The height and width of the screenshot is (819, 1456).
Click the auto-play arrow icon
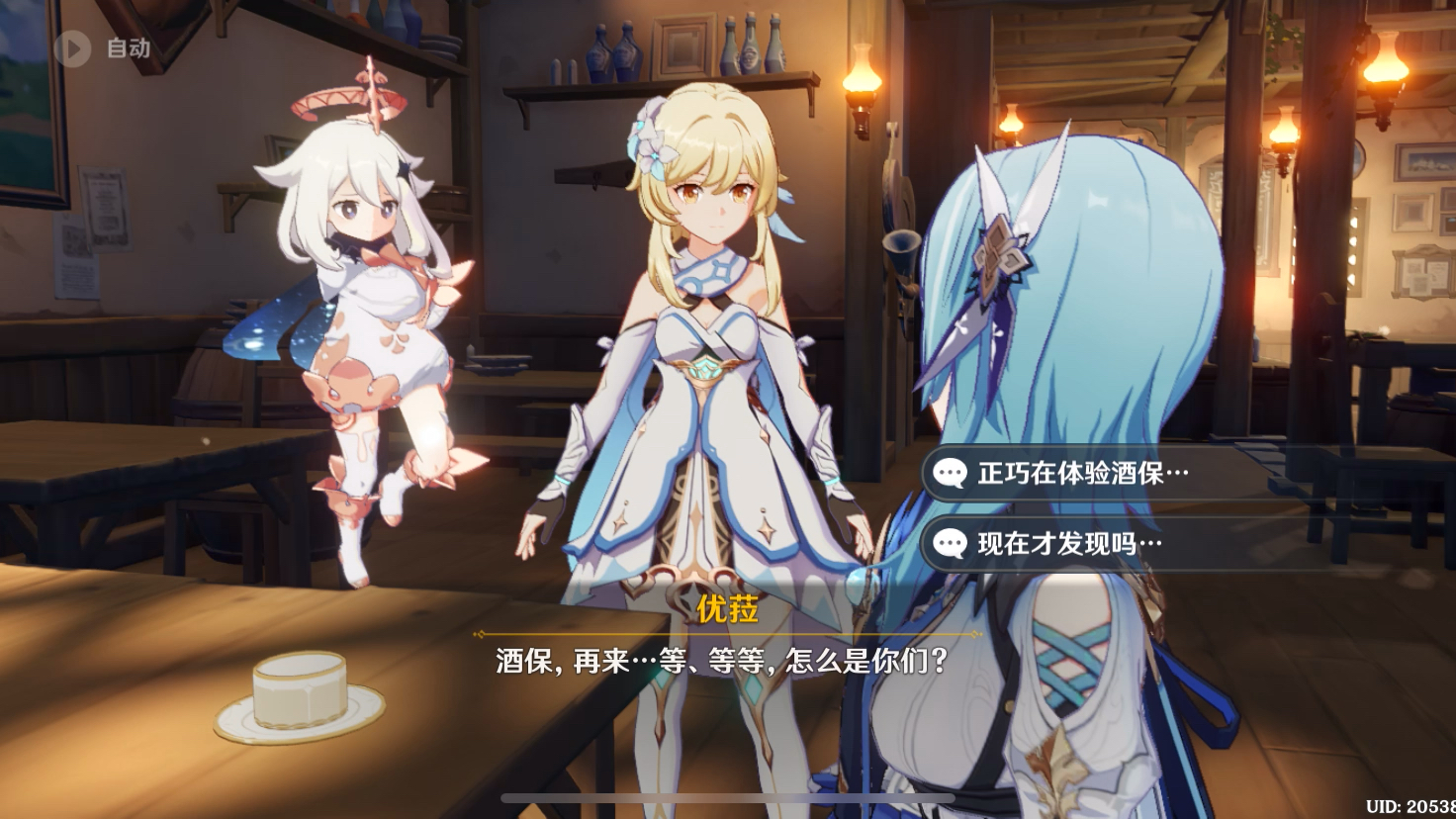[70, 49]
